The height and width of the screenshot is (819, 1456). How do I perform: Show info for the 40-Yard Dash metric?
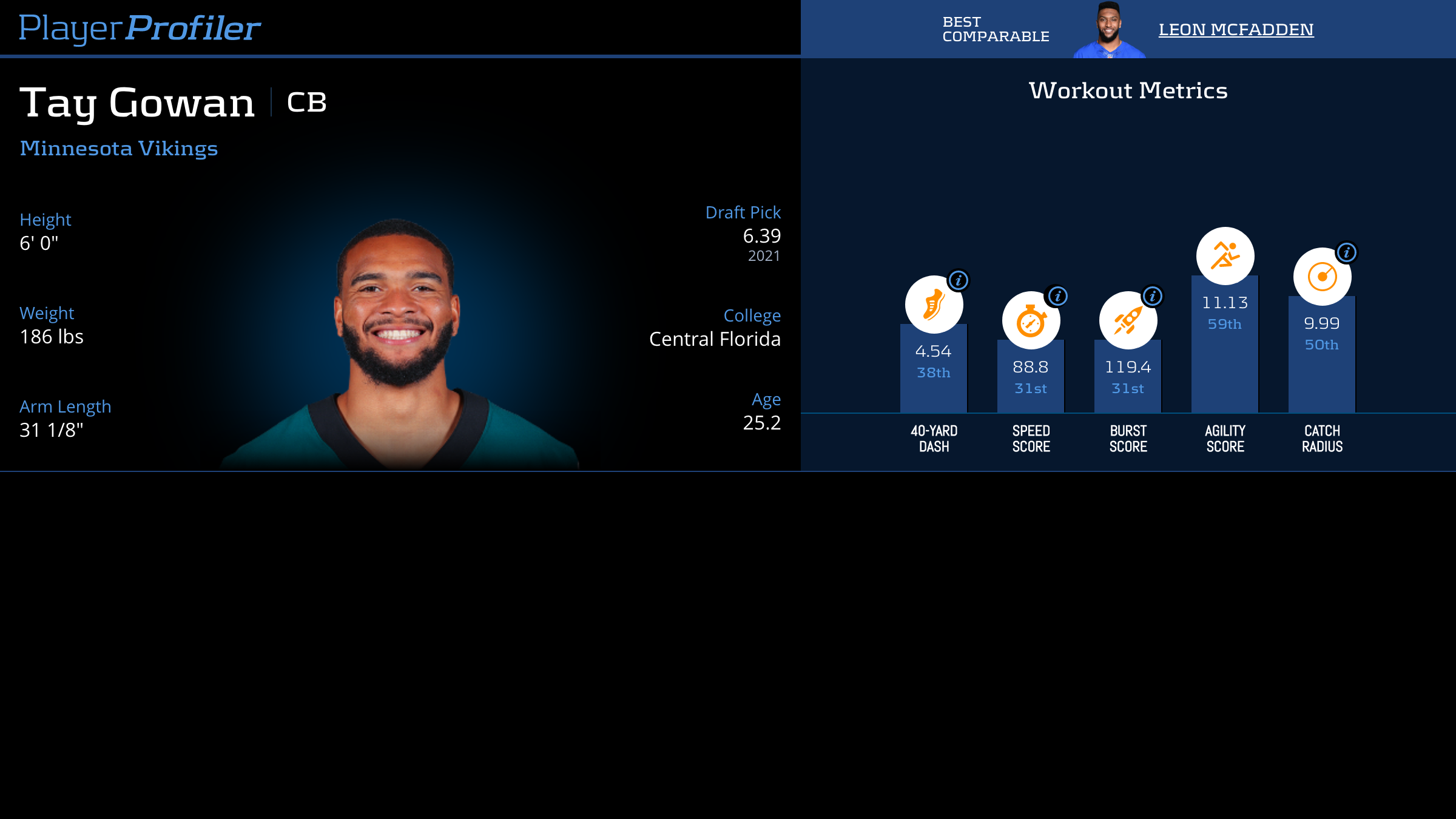click(959, 280)
